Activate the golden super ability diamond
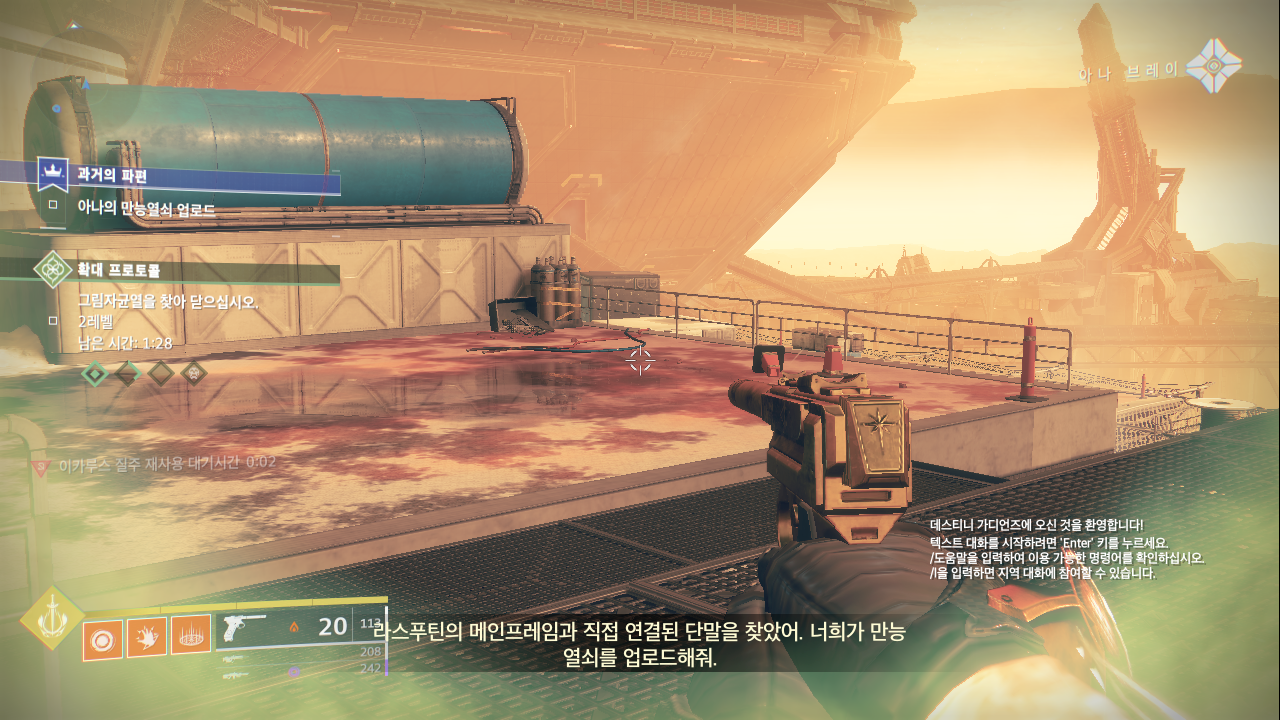The width and height of the screenshot is (1280, 720). 51,618
